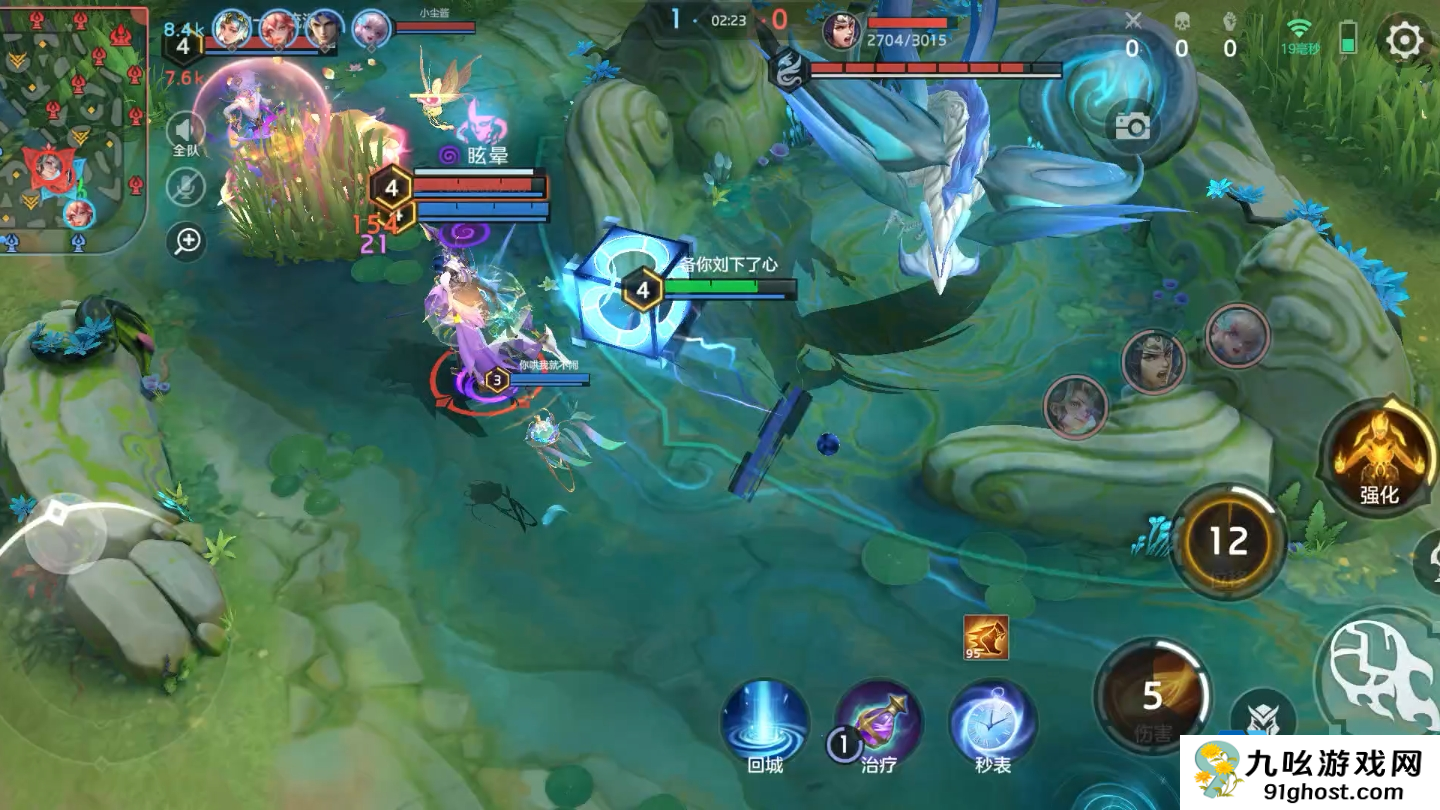Click the minimap magnifier zoom button
The width and height of the screenshot is (1440, 810).
click(x=186, y=241)
